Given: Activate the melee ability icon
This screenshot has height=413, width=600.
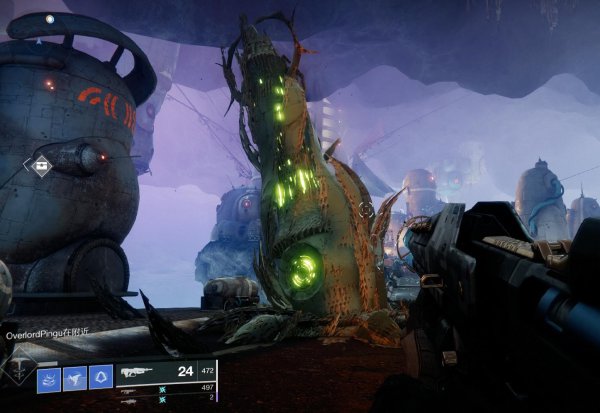Looking at the screenshot, I should (75, 377).
